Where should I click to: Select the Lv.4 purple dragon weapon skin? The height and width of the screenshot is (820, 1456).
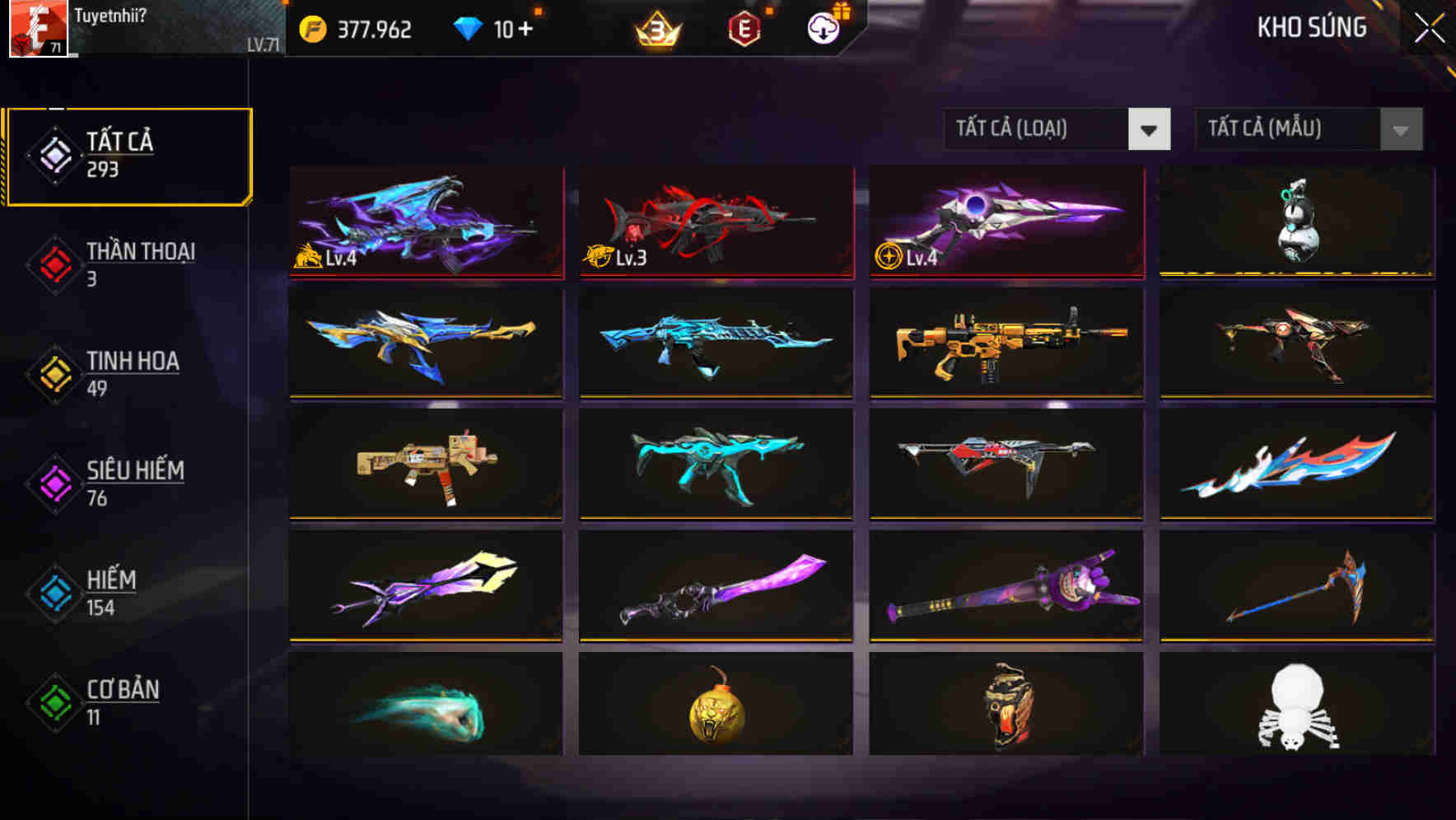(x=426, y=222)
